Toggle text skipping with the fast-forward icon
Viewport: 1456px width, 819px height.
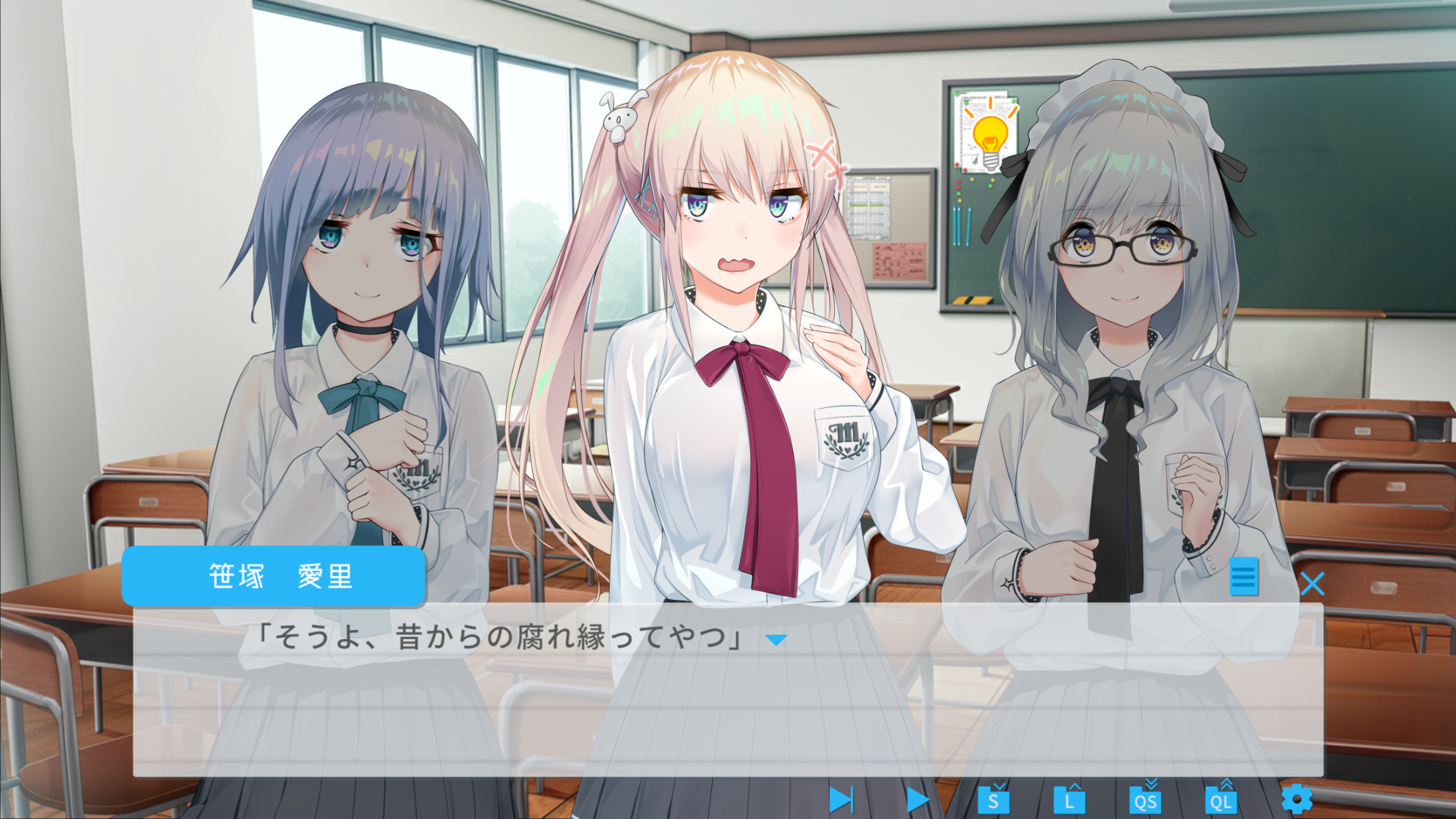pyautogui.click(x=844, y=799)
